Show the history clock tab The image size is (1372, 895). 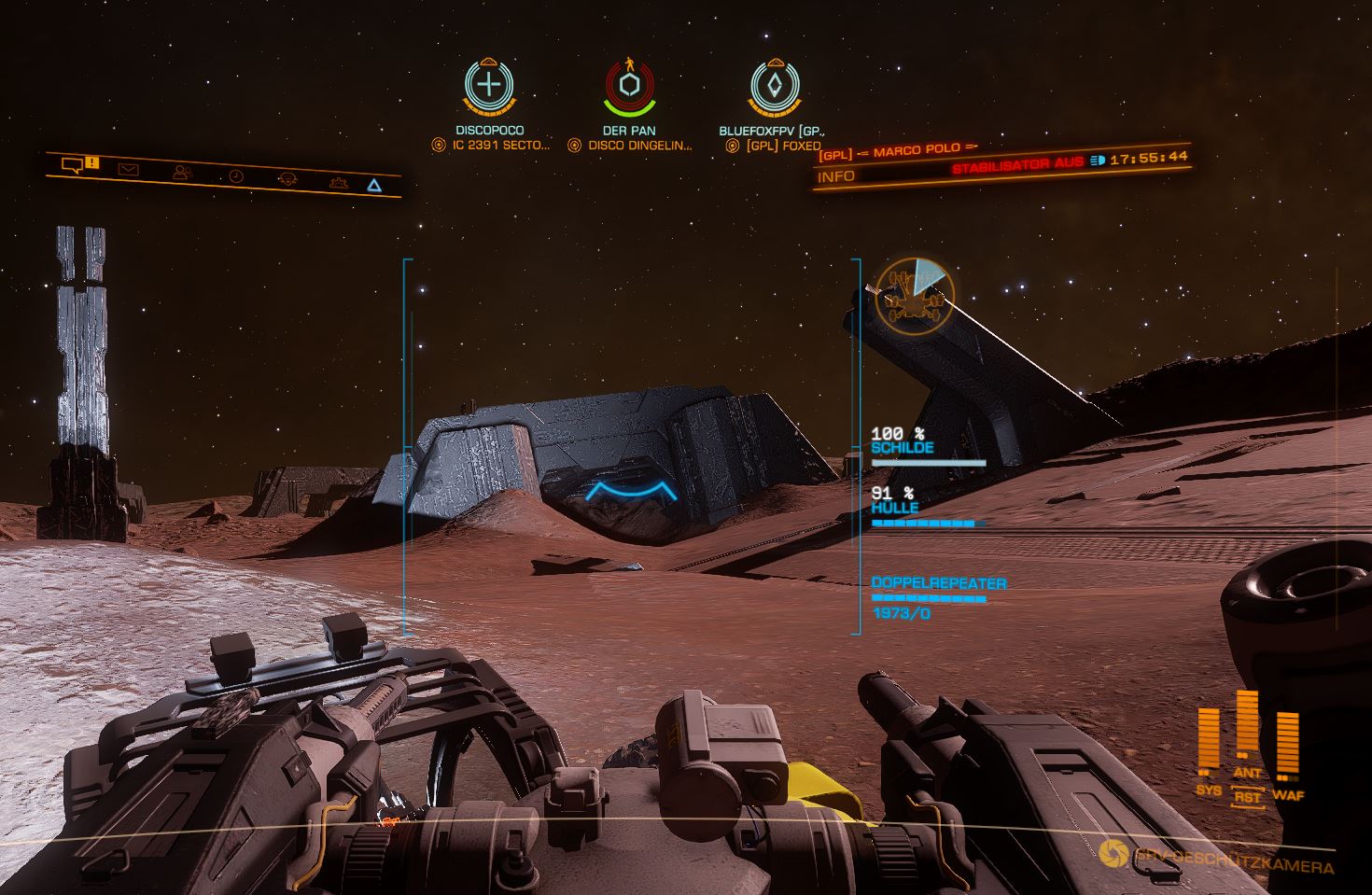pyautogui.click(x=236, y=176)
